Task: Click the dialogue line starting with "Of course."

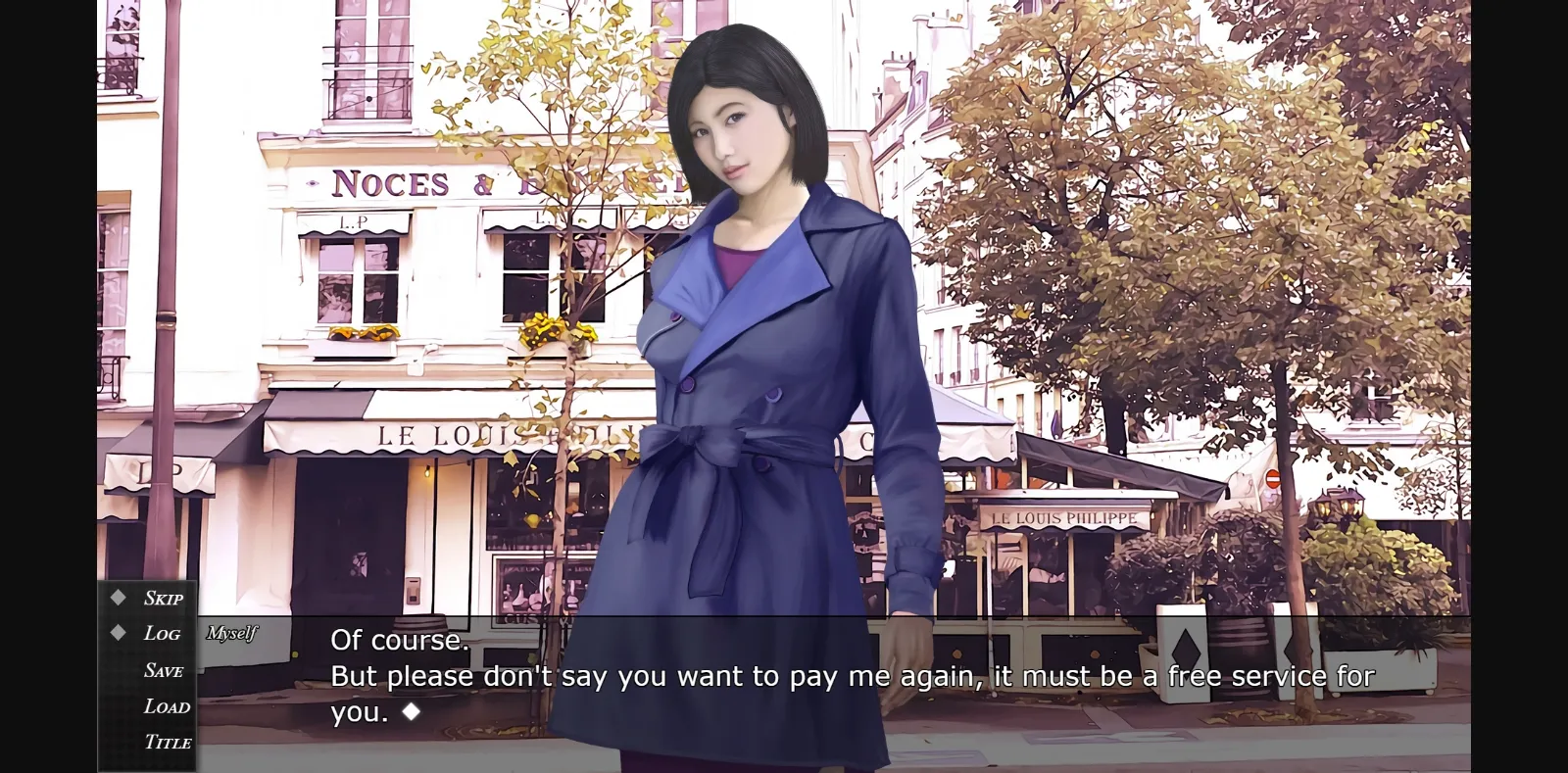Action: (x=399, y=641)
